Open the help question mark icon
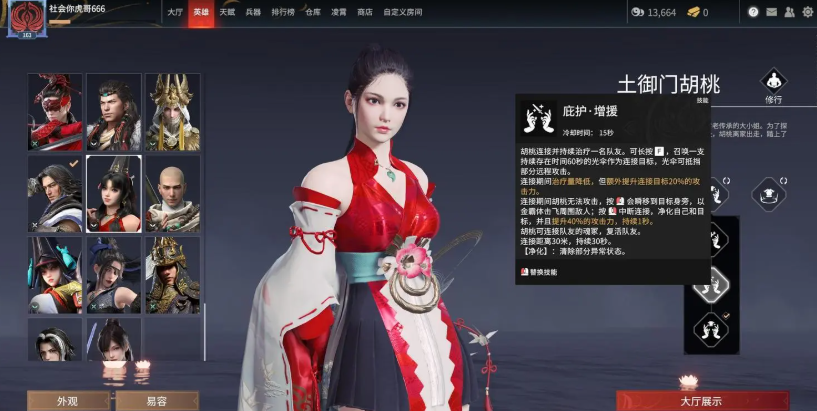The image size is (817, 411). point(753,12)
